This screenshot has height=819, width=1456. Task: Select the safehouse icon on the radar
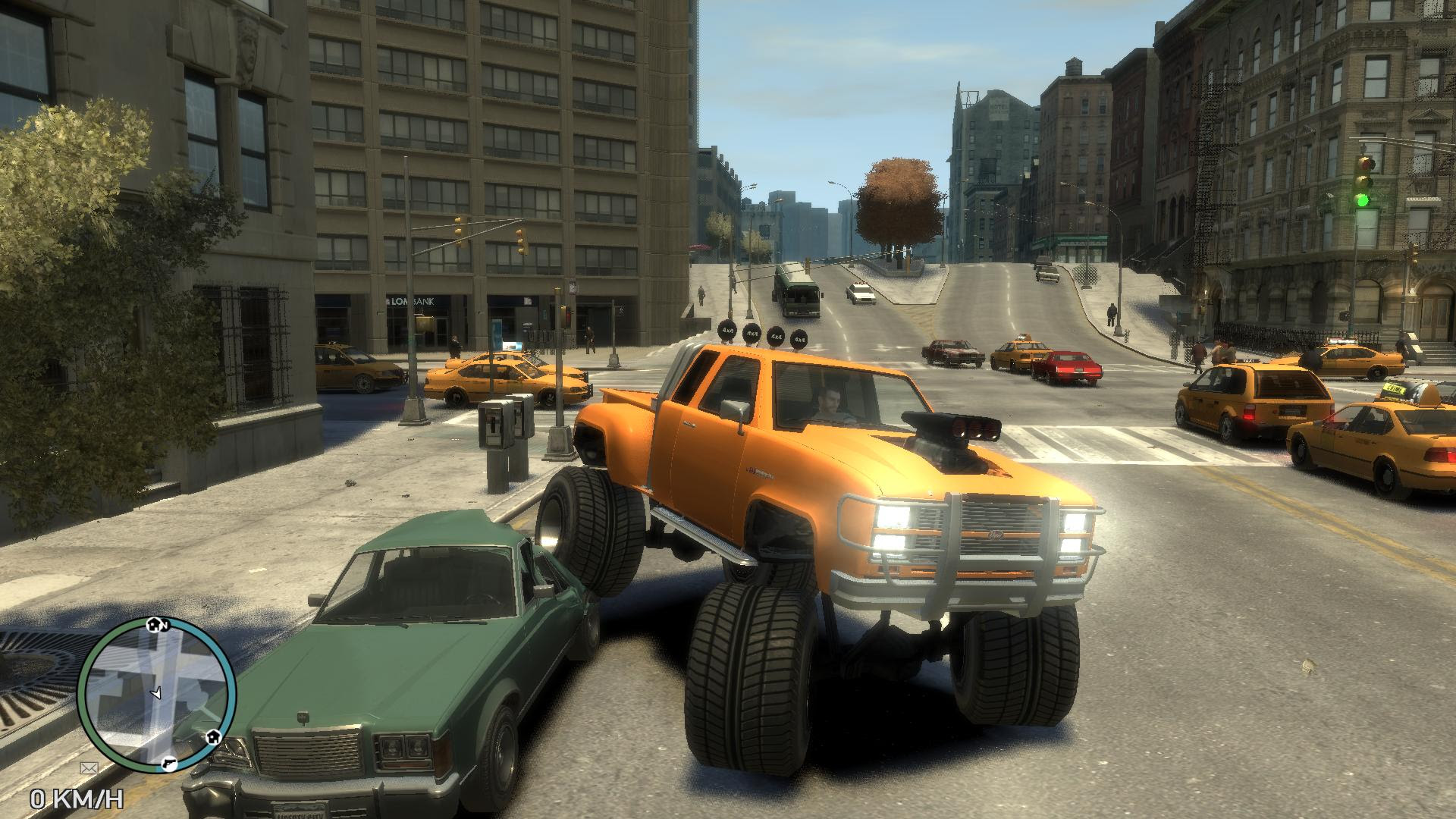click(x=214, y=737)
